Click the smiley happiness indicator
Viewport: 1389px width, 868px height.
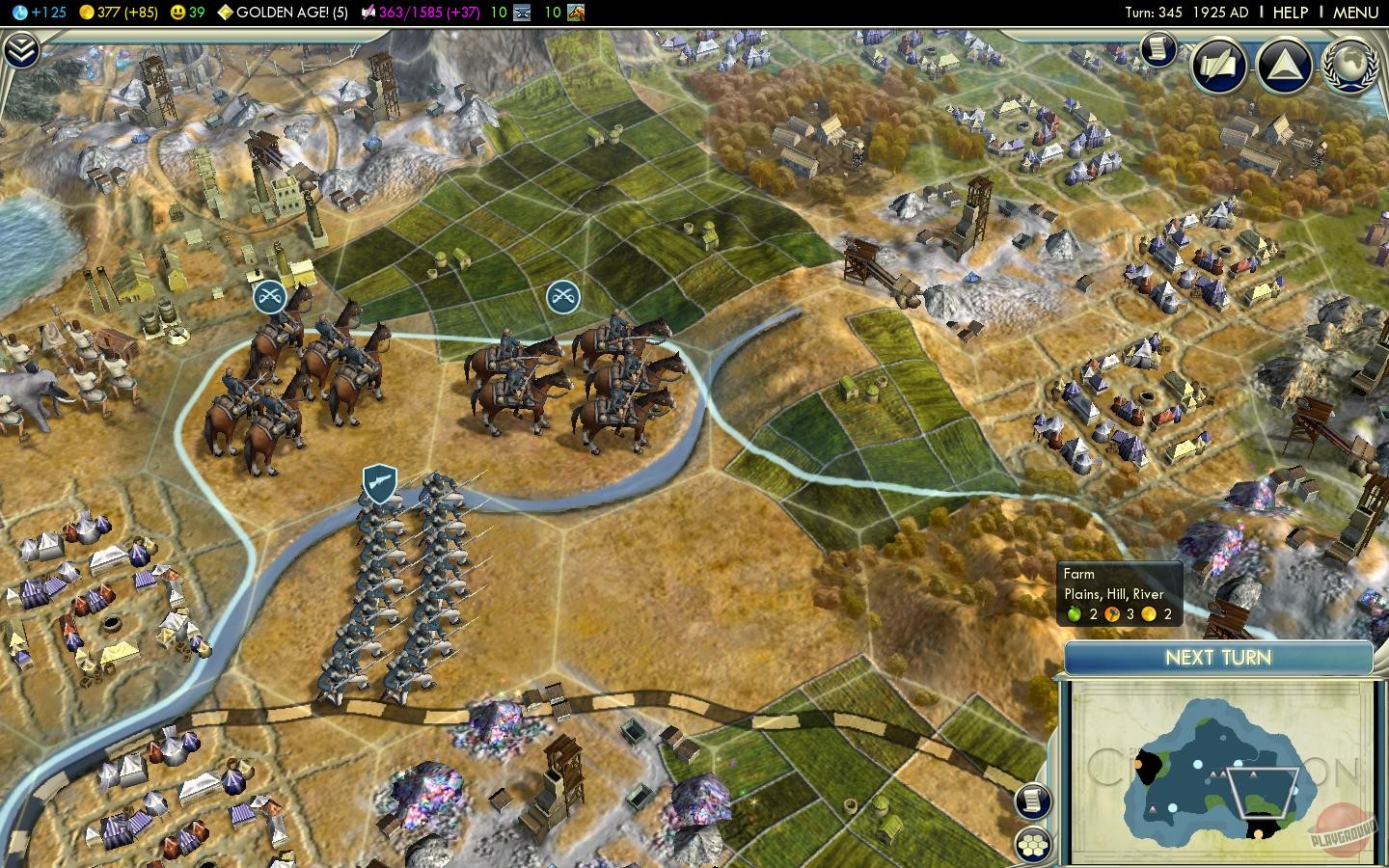[187, 13]
